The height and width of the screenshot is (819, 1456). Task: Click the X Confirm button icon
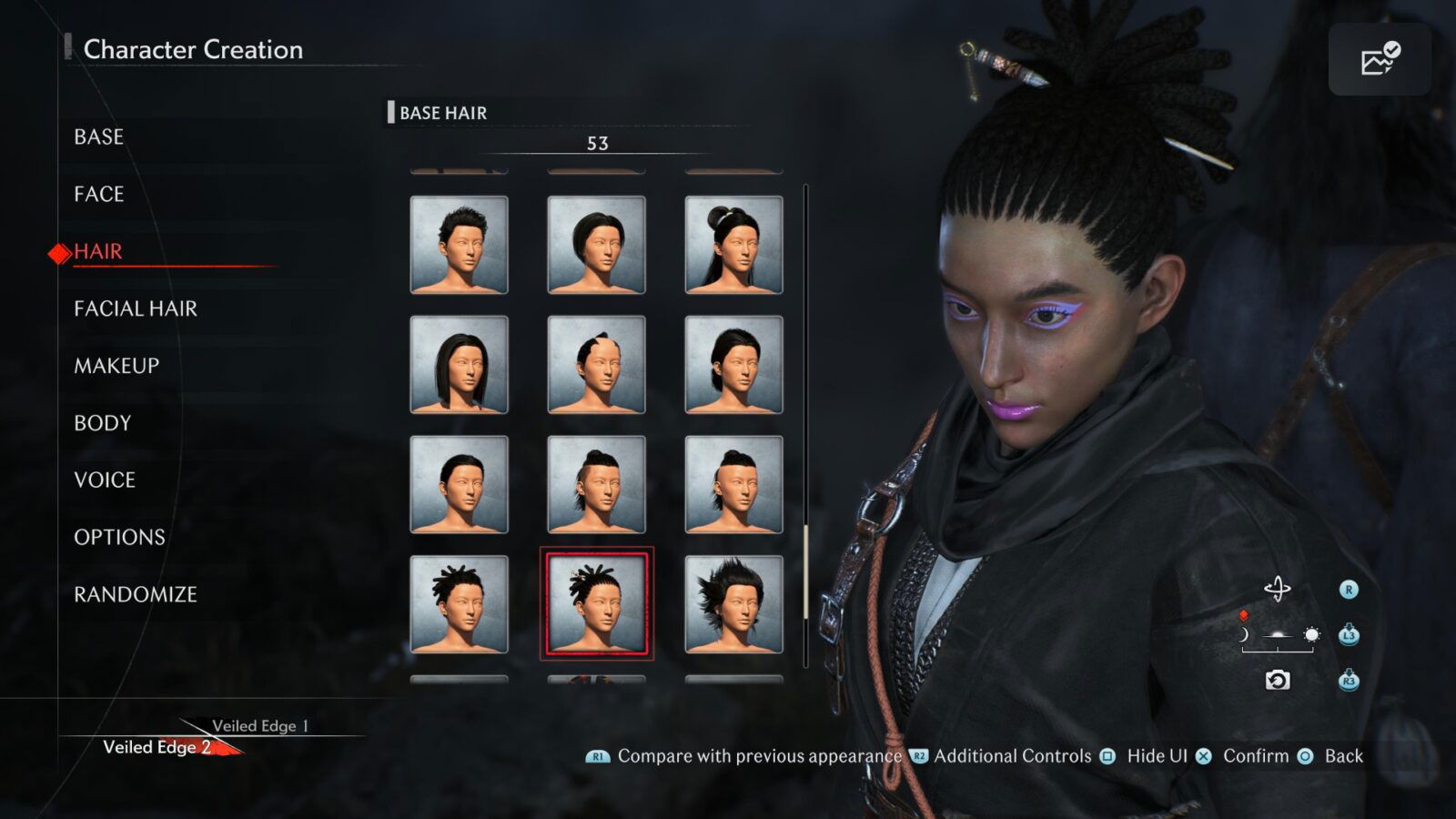(x=1206, y=756)
